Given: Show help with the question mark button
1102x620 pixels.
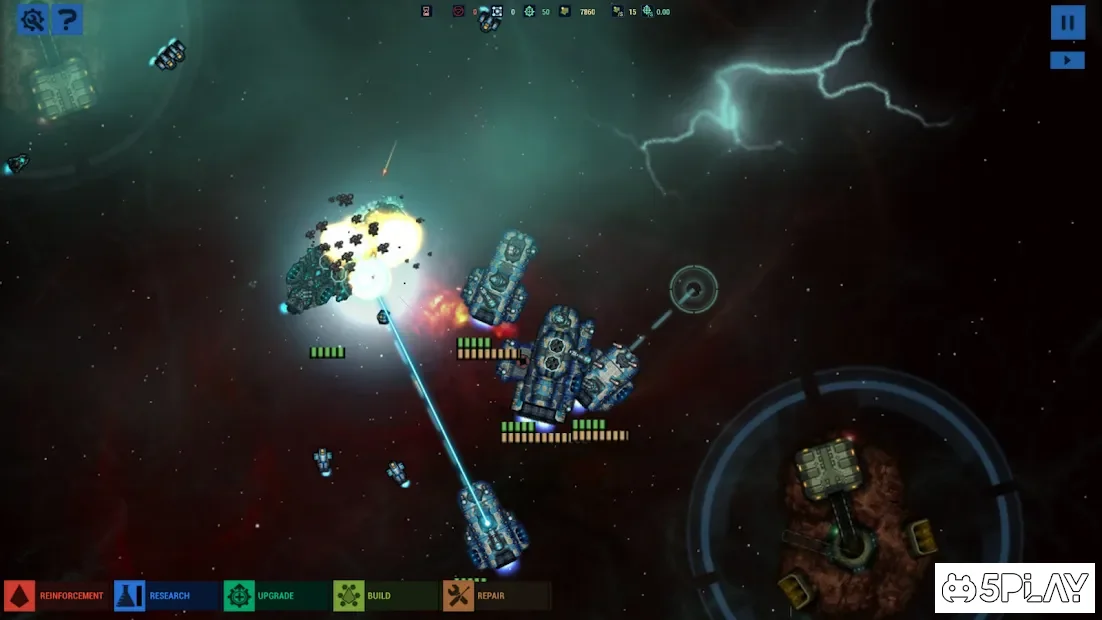Looking at the screenshot, I should 67,19.
